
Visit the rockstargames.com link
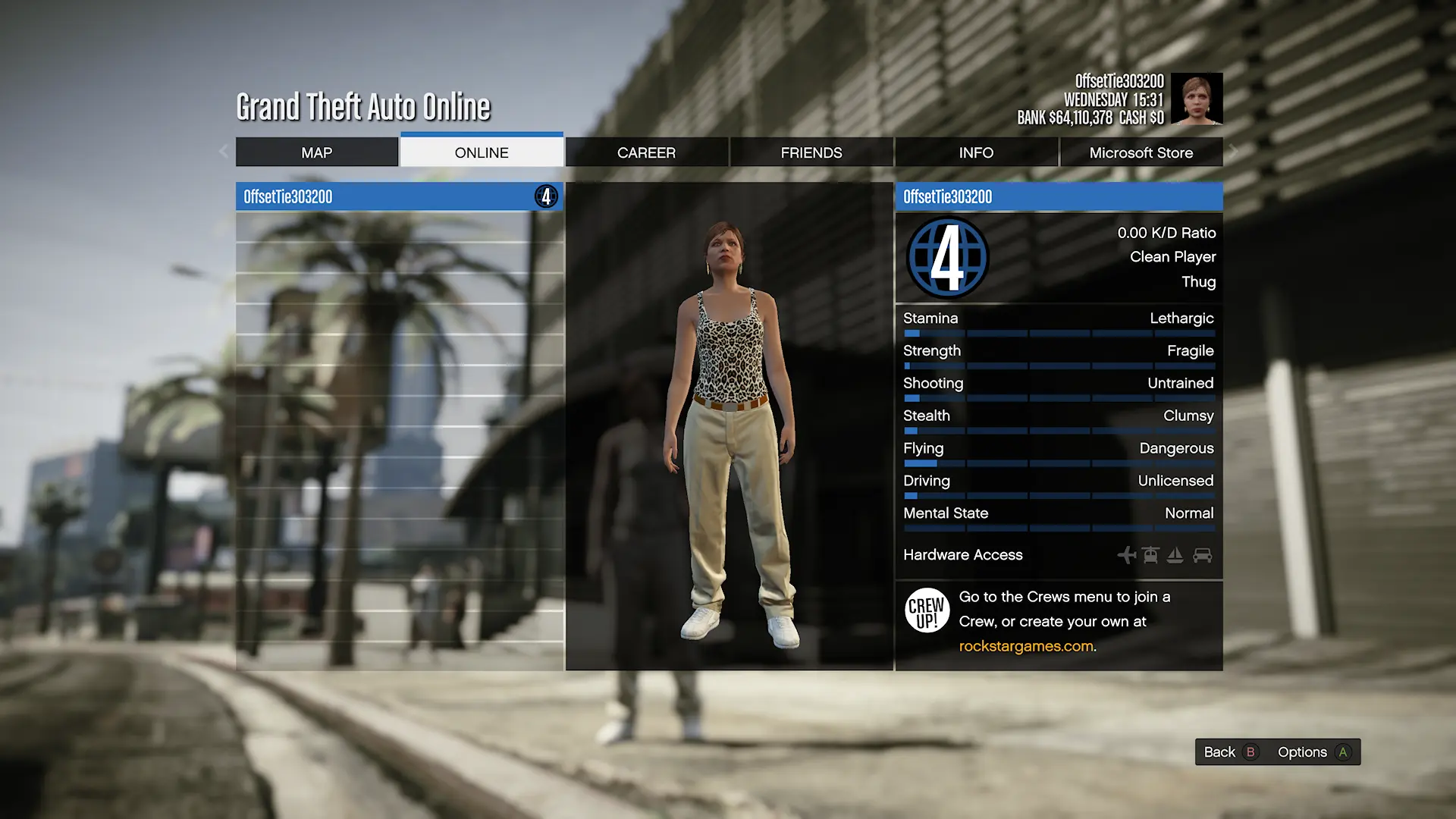[1025, 645]
